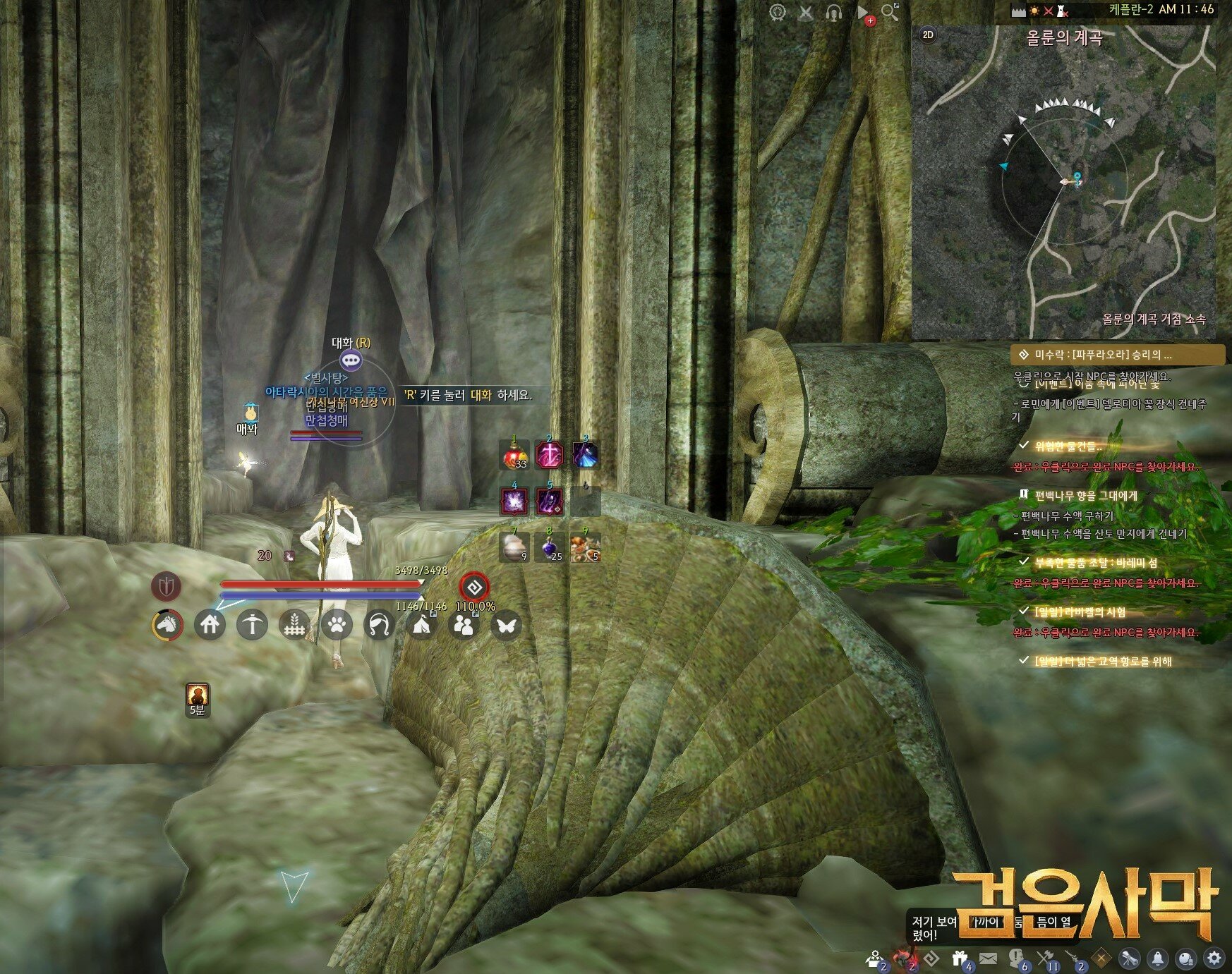Use the red potion in quickslot 1

tap(514, 455)
